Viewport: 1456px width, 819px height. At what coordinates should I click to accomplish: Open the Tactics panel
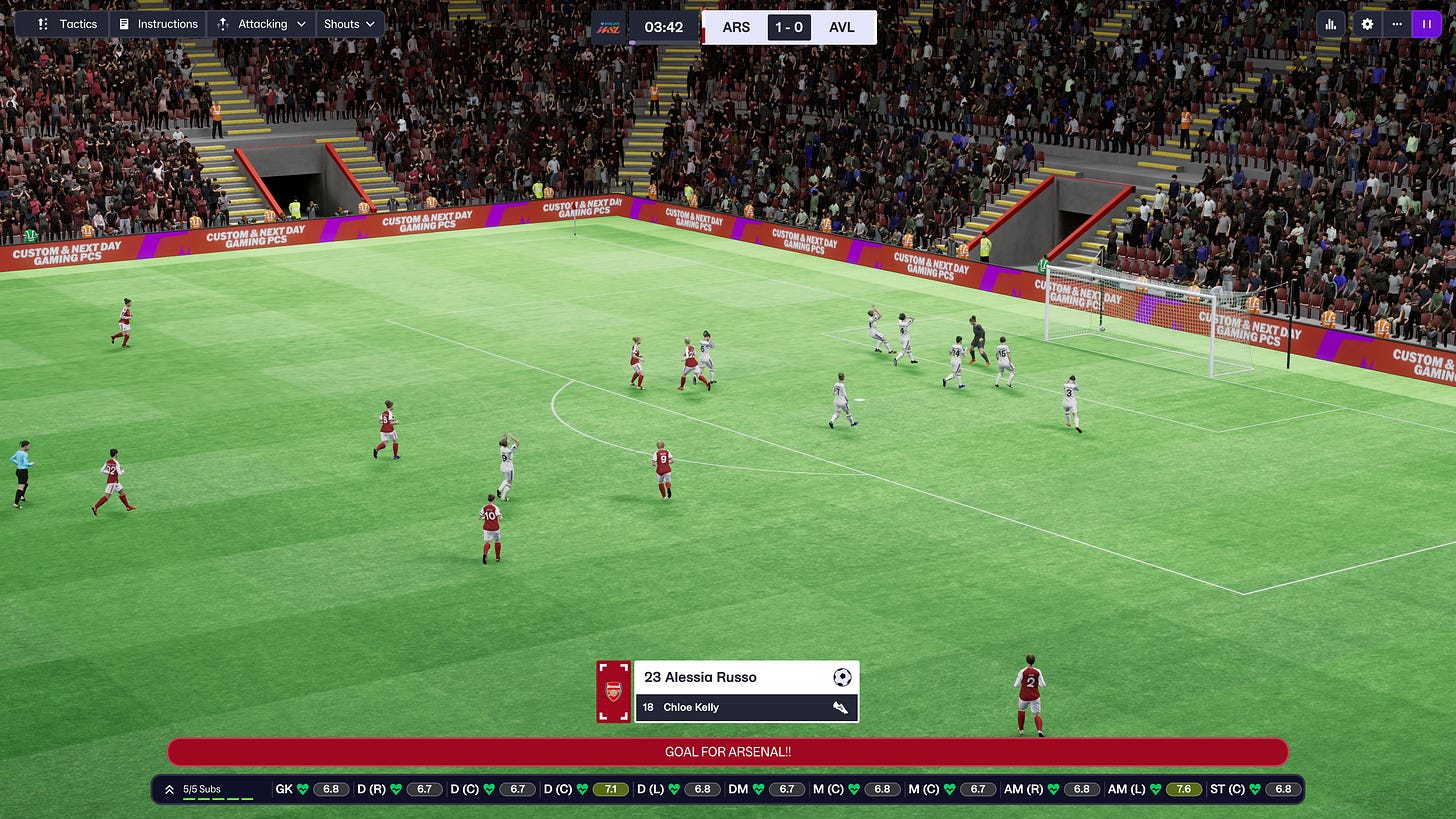[x=67, y=24]
